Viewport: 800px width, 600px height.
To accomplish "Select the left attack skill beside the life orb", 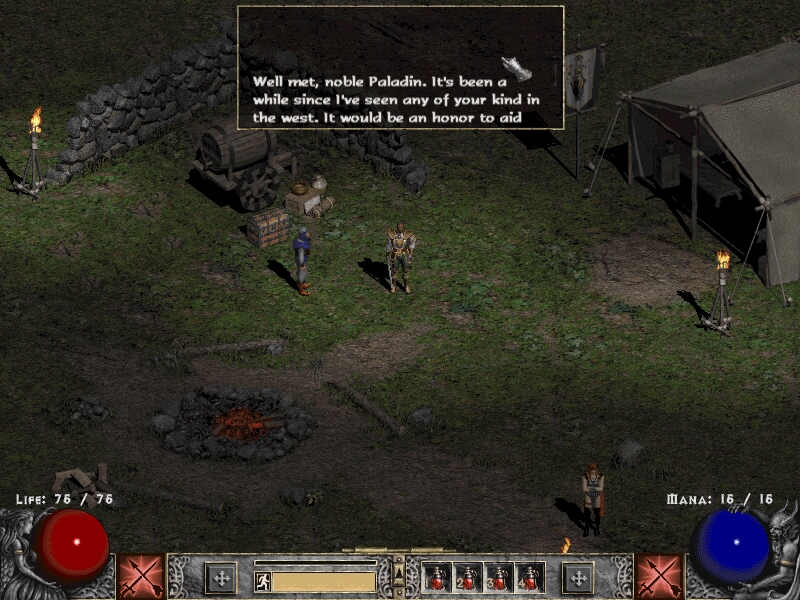I will [x=140, y=576].
